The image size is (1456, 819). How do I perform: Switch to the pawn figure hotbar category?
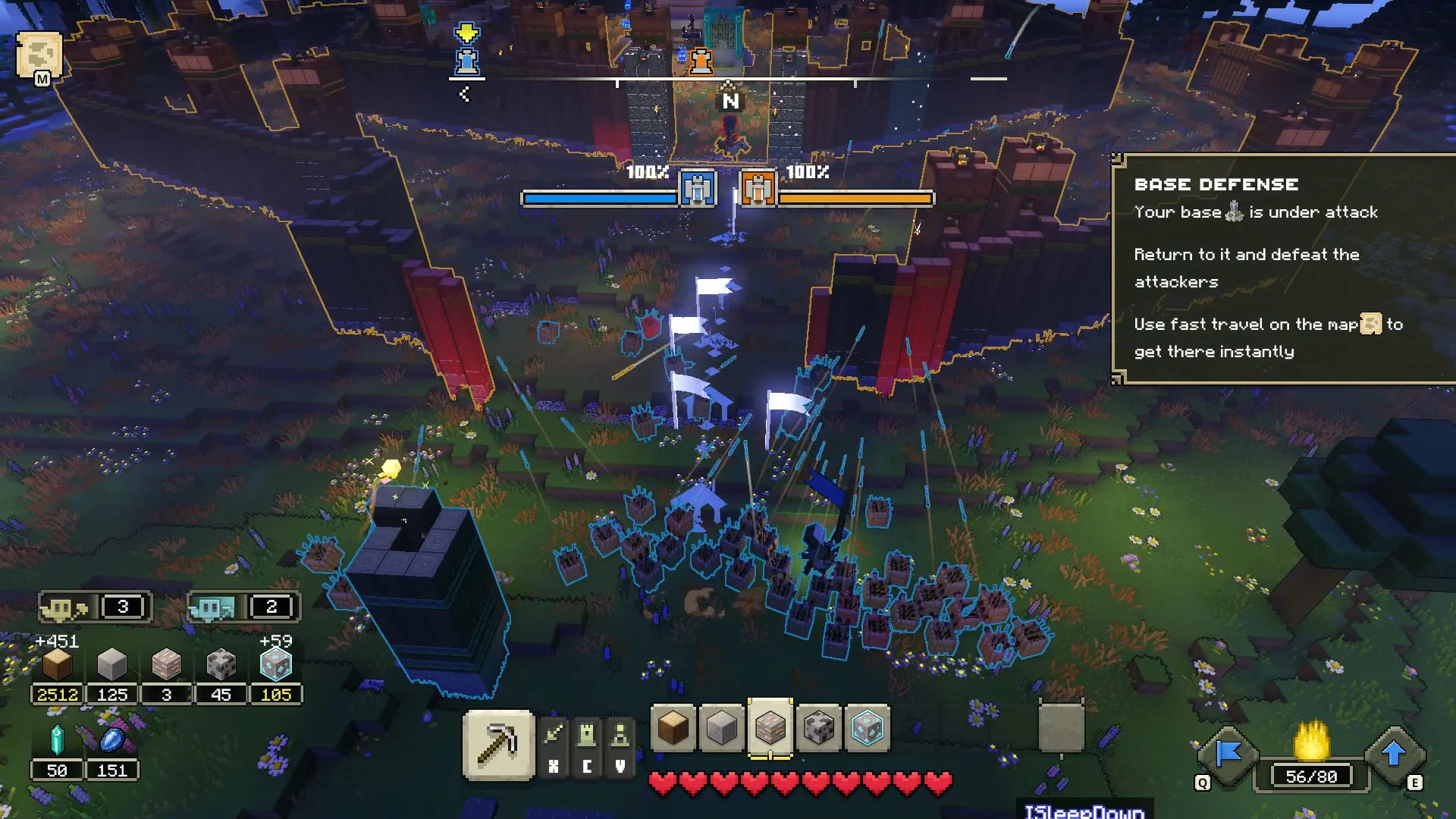click(620, 735)
